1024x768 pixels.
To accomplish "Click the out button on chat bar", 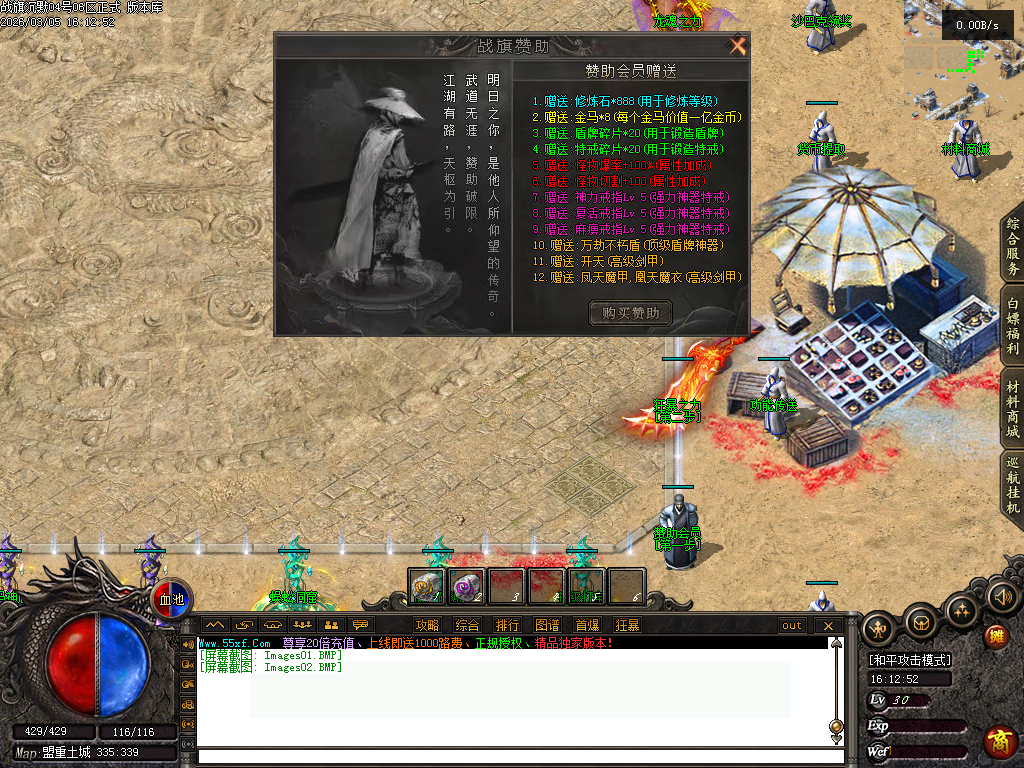I will pos(792,625).
